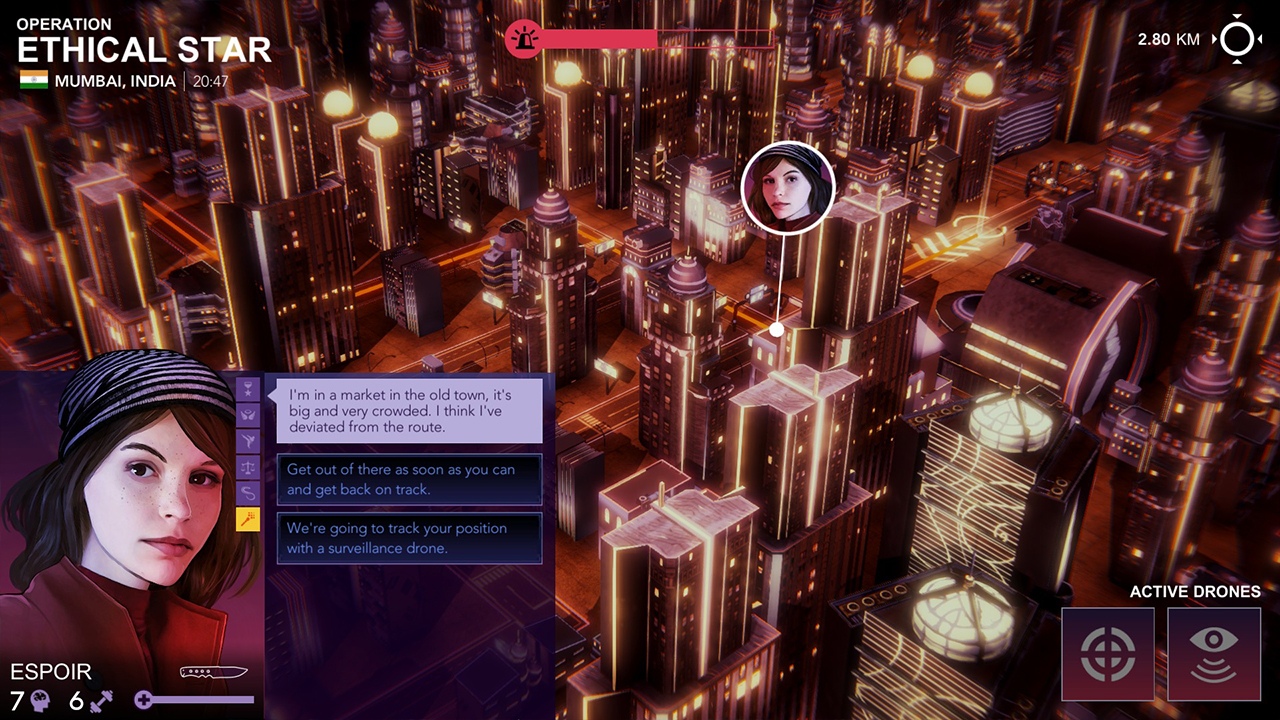Click the S-shaped trait icon in the sidebar
Viewport: 1280px width, 720px height.
pyautogui.click(x=247, y=490)
